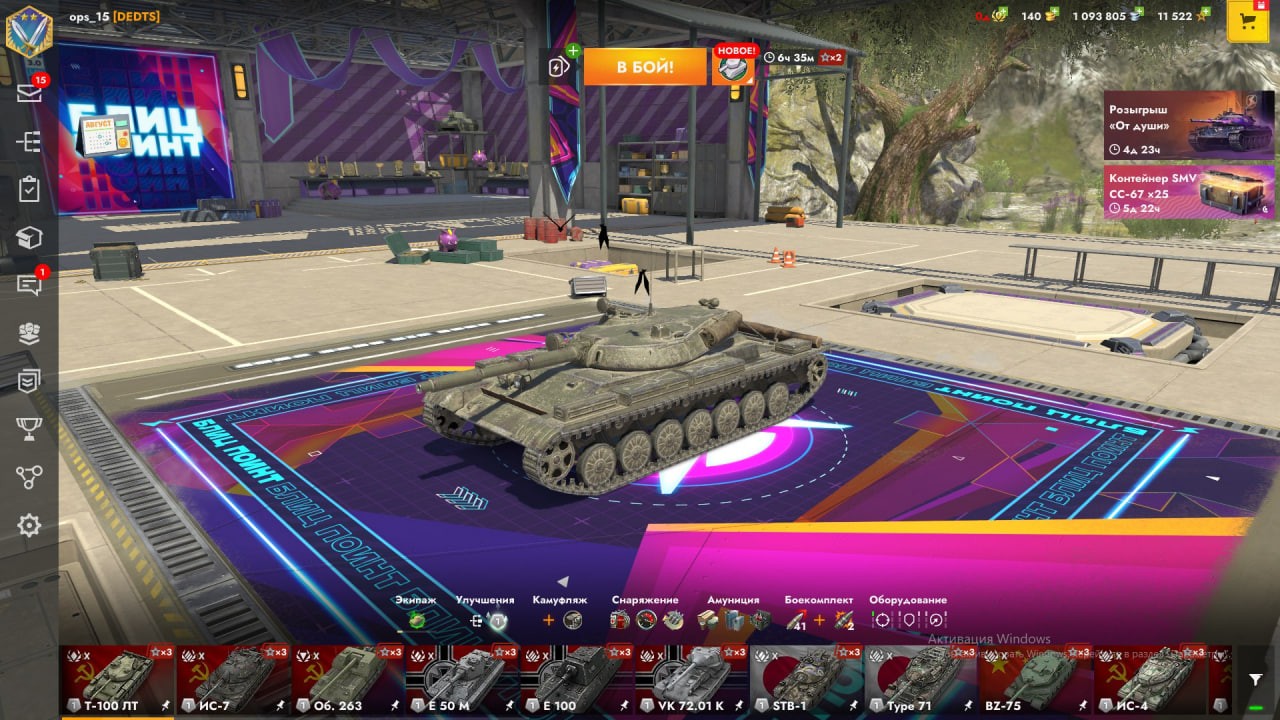Open the mail inbox with 15 notifications
Screen dimensions: 1280x720
point(29,92)
